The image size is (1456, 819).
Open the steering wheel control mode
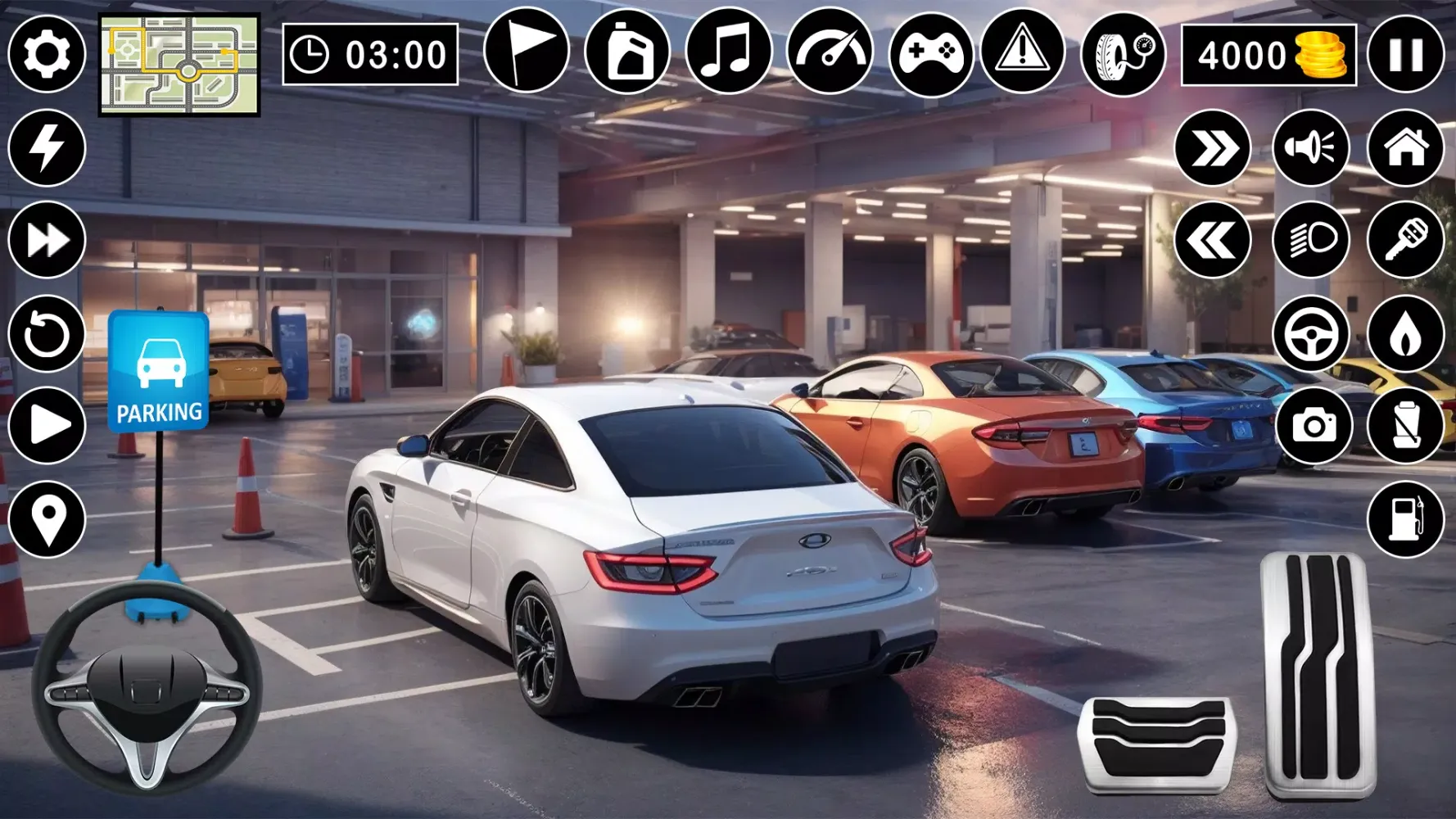click(1312, 334)
